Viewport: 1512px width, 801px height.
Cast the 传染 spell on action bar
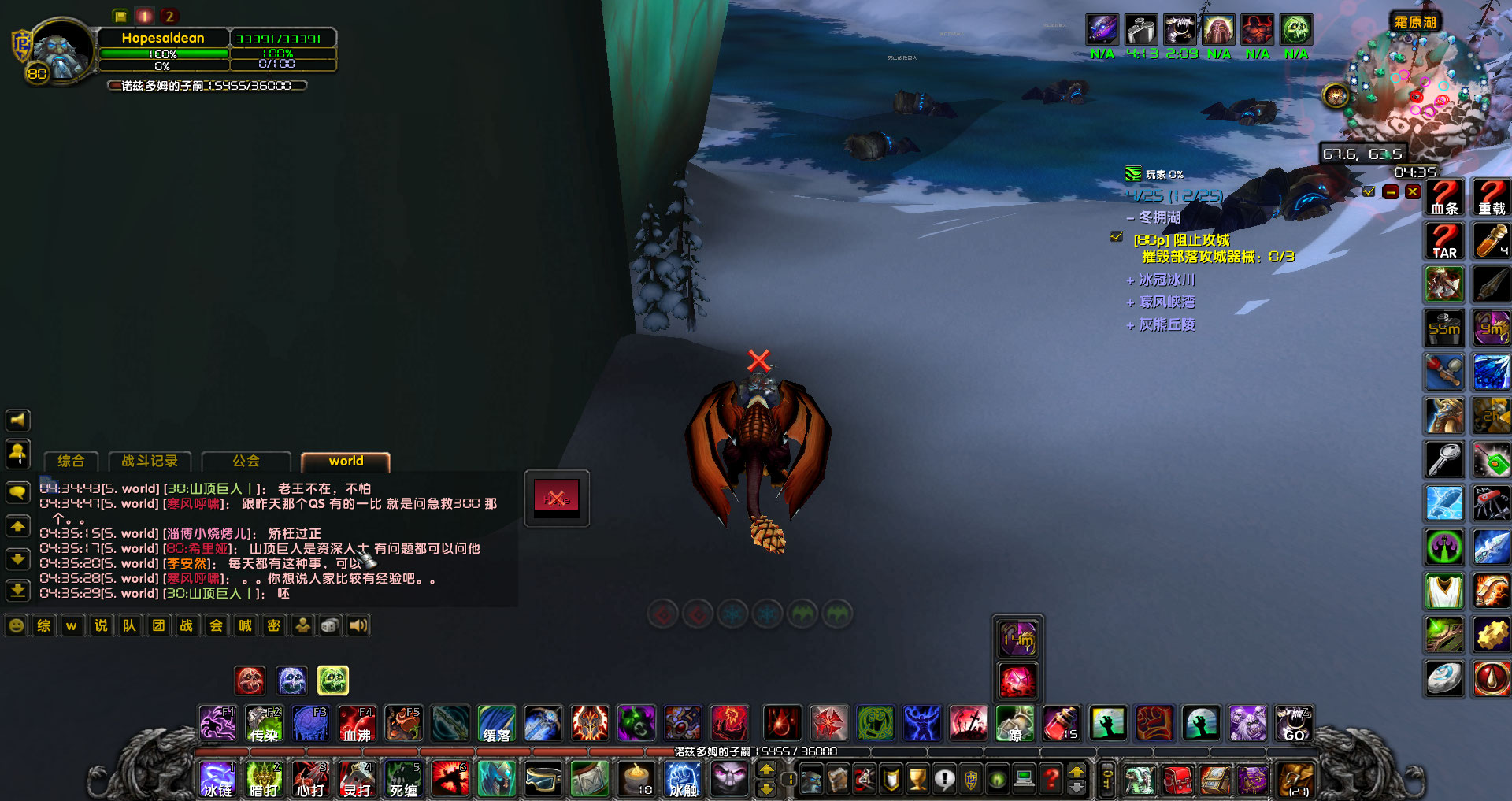262,722
